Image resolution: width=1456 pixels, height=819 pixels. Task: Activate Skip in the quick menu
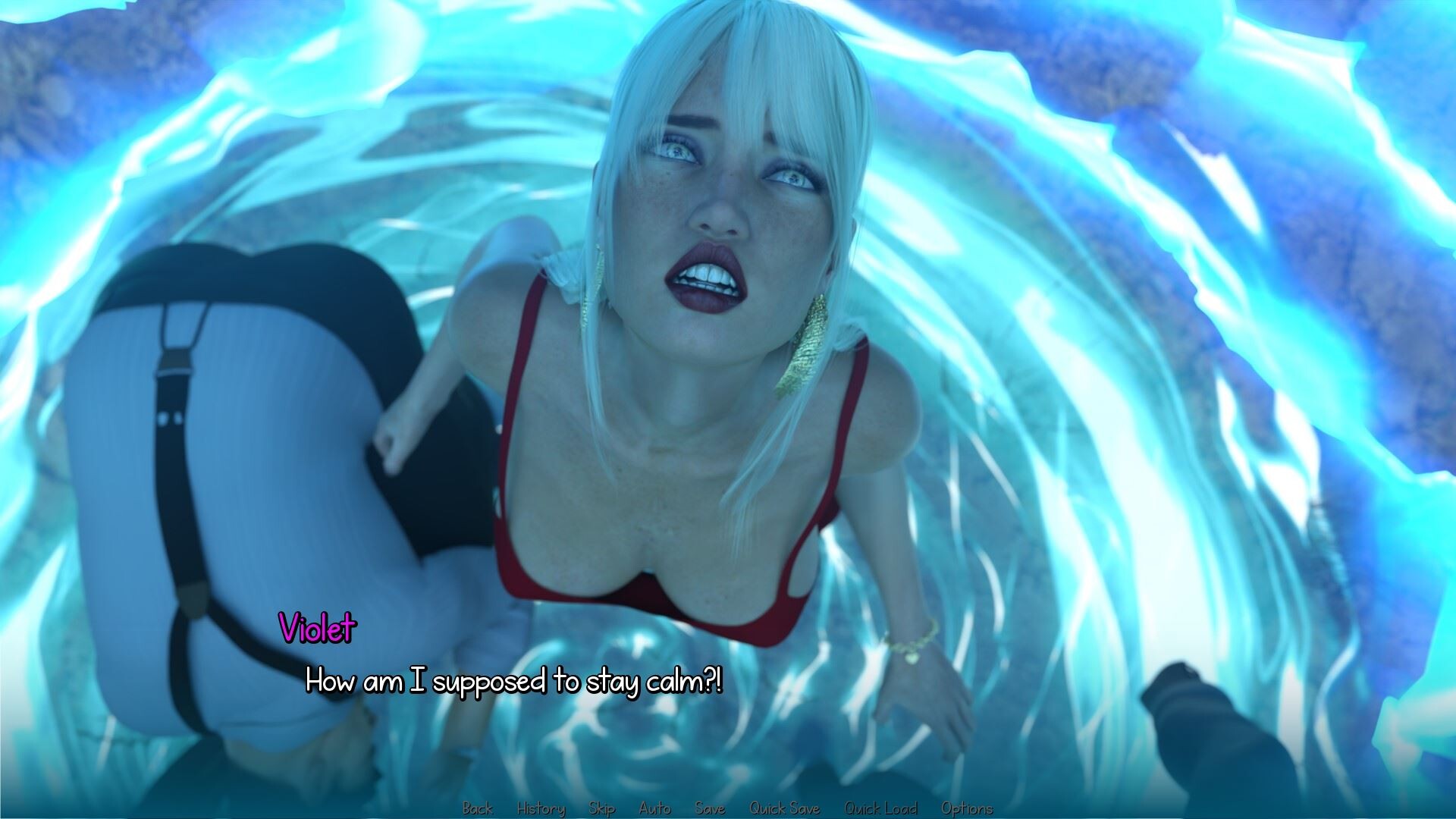(x=601, y=808)
